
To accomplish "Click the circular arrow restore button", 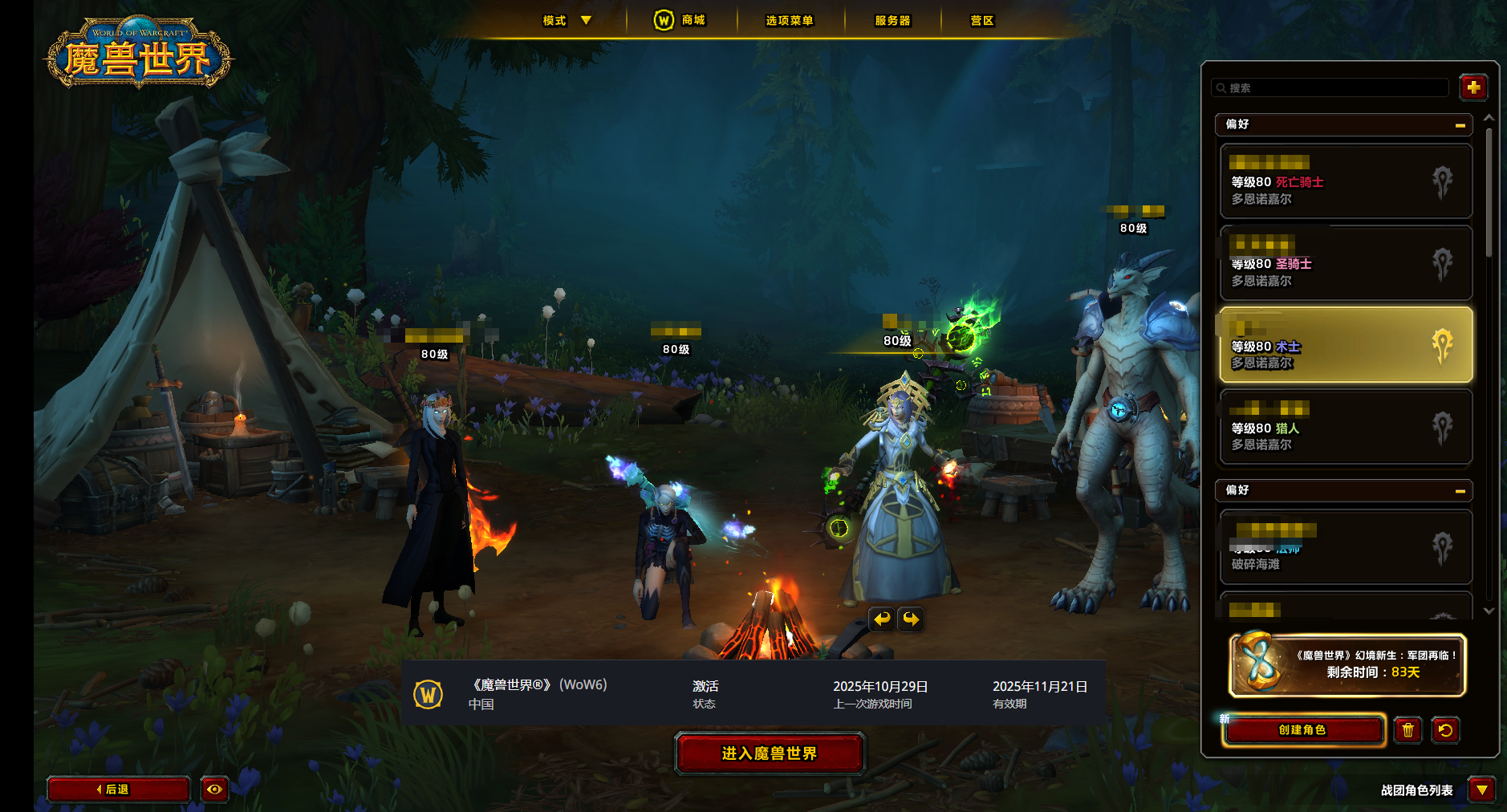I will pyautogui.click(x=1445, y=730).
